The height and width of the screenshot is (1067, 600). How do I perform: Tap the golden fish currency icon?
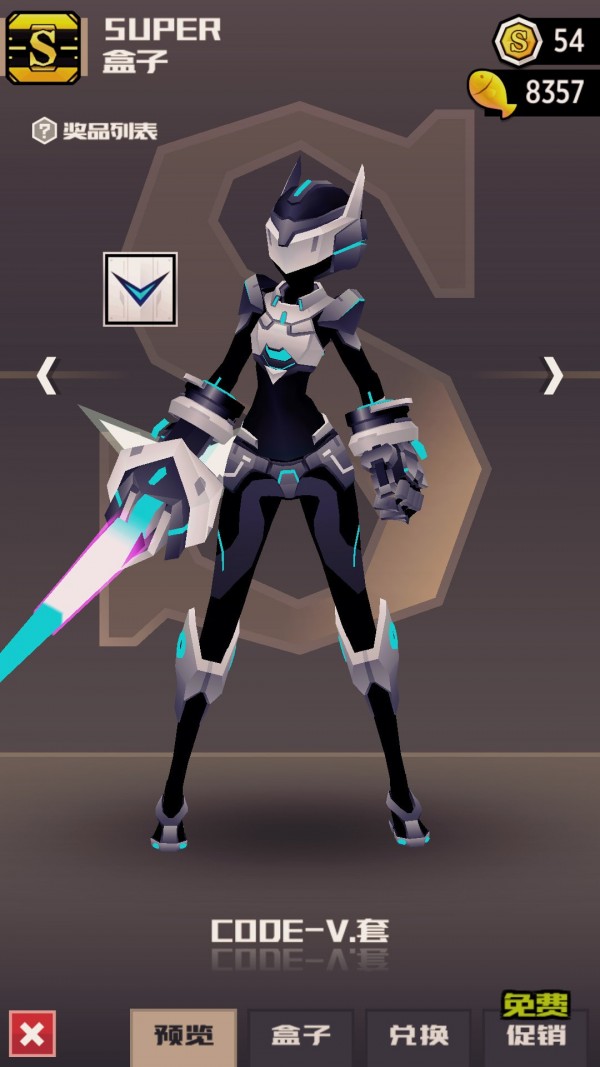492,93
